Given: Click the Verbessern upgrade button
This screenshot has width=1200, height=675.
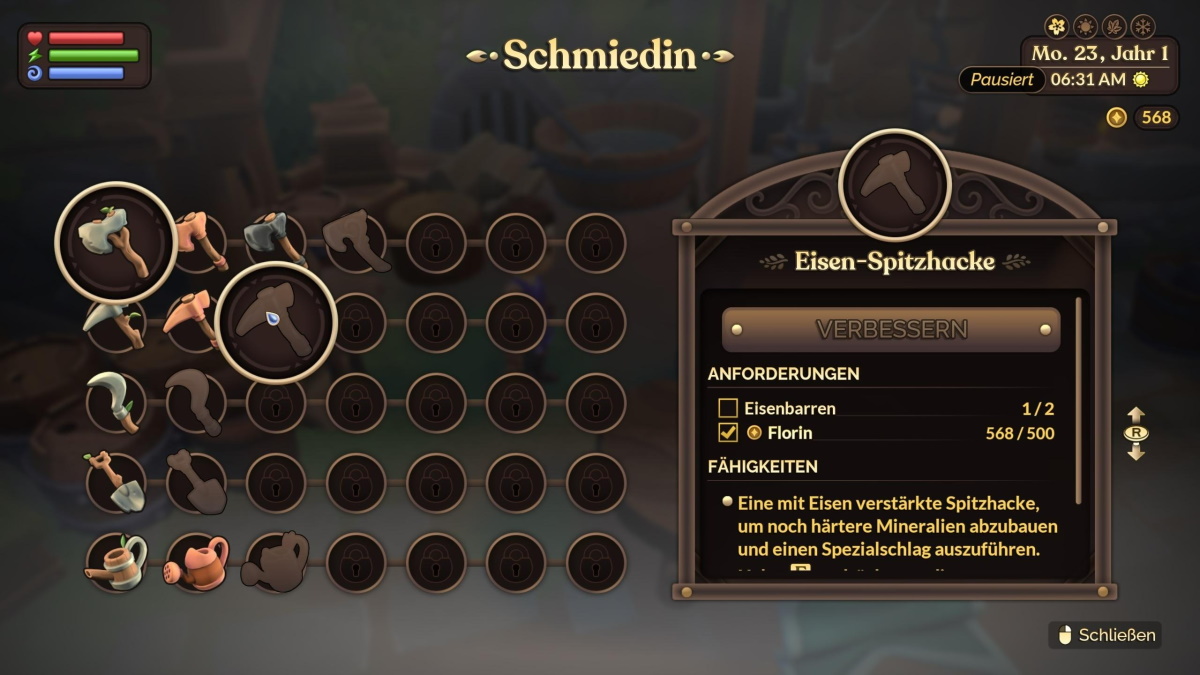Looking at the screenshot, I should tap(890, 329).
